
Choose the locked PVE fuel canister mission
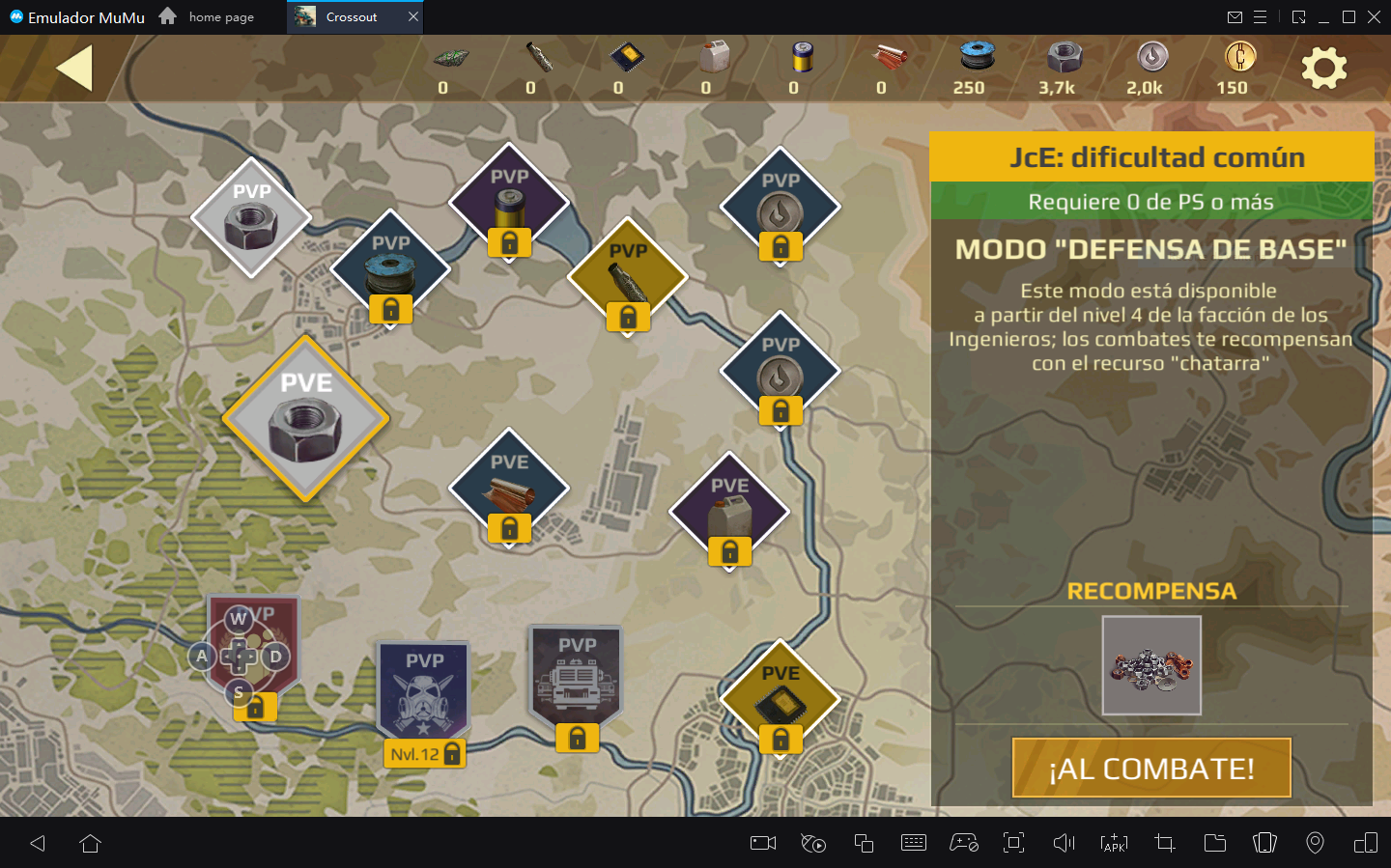click(729, 511)
